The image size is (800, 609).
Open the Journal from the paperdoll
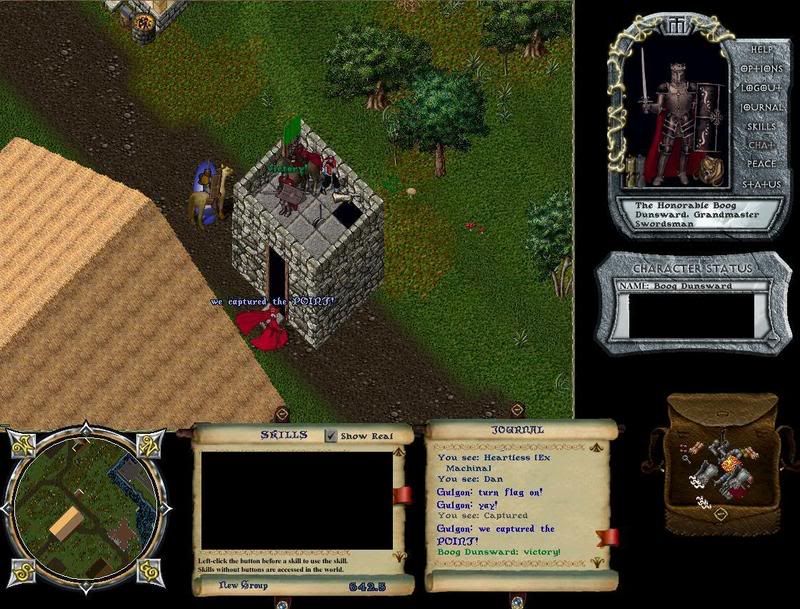tap(761, 107)
